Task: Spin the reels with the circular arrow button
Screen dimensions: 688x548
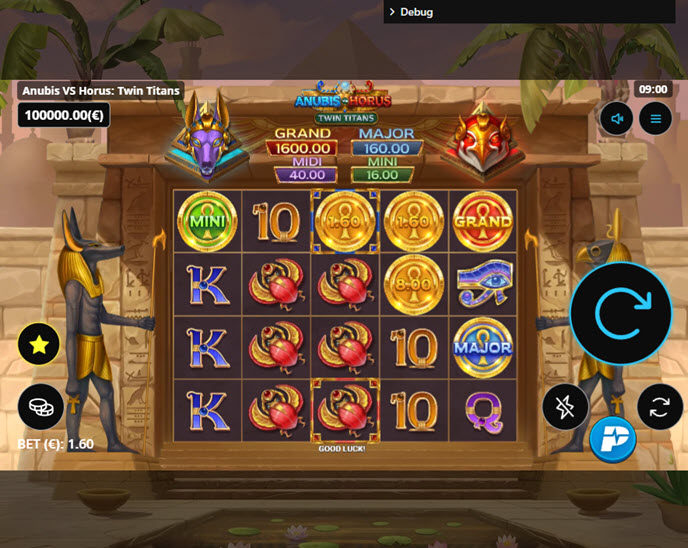Action: [620, 314]
